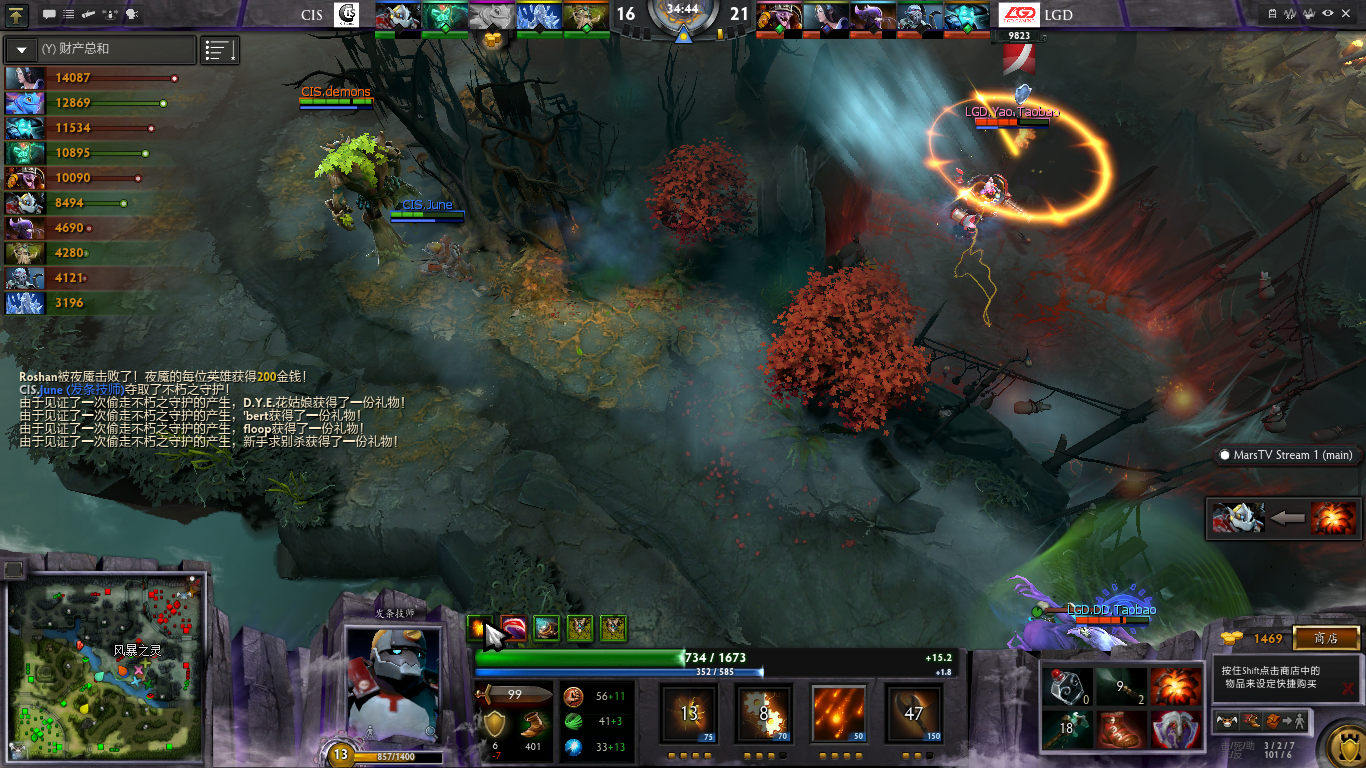Click the LGD team logo
The width and height of the screenshot is (1366, 768).
click(1018, 15)
